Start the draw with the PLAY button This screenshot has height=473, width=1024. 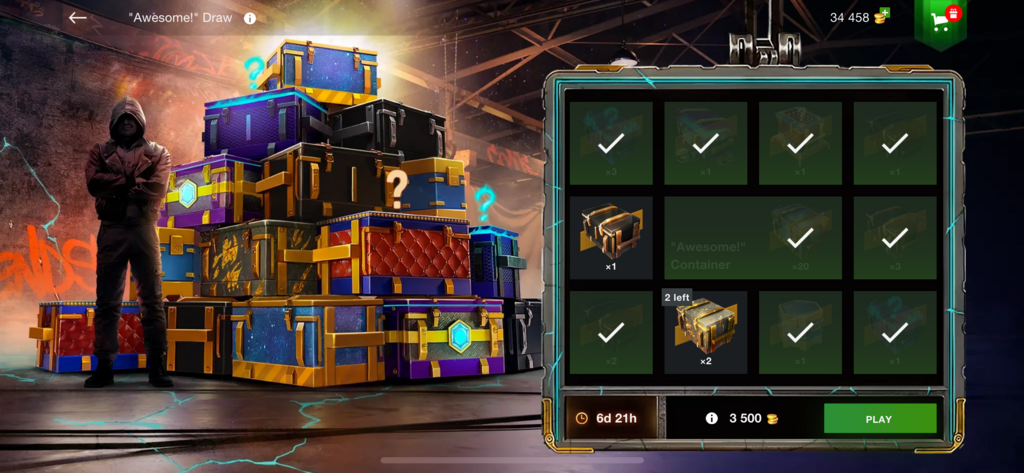point(879,419)
